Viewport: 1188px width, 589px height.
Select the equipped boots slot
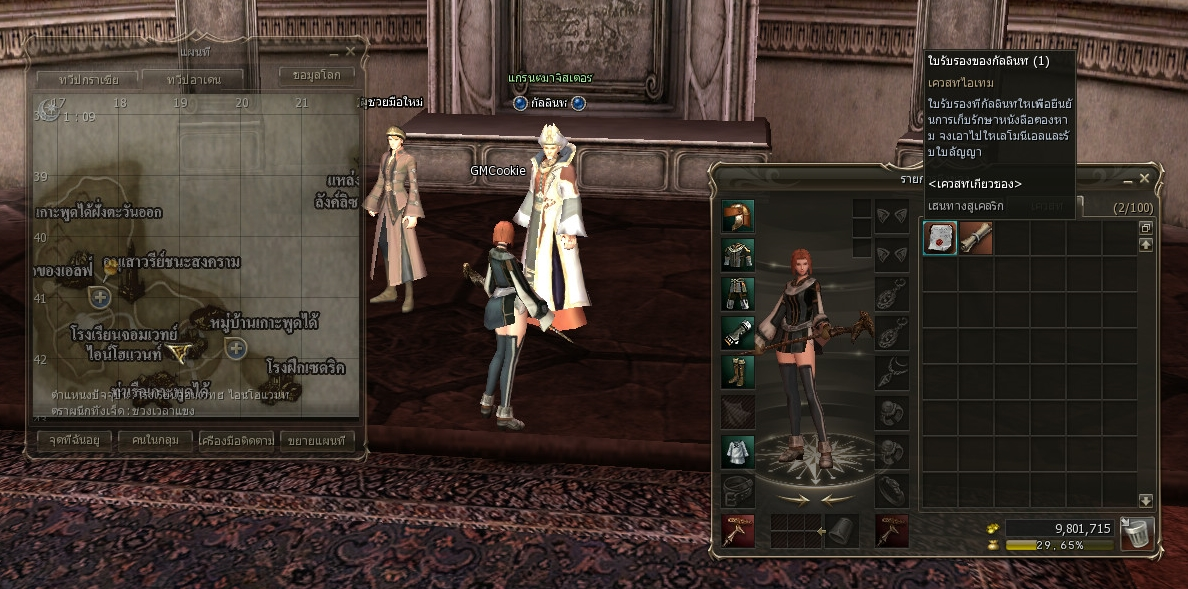(x=738, y=372)
